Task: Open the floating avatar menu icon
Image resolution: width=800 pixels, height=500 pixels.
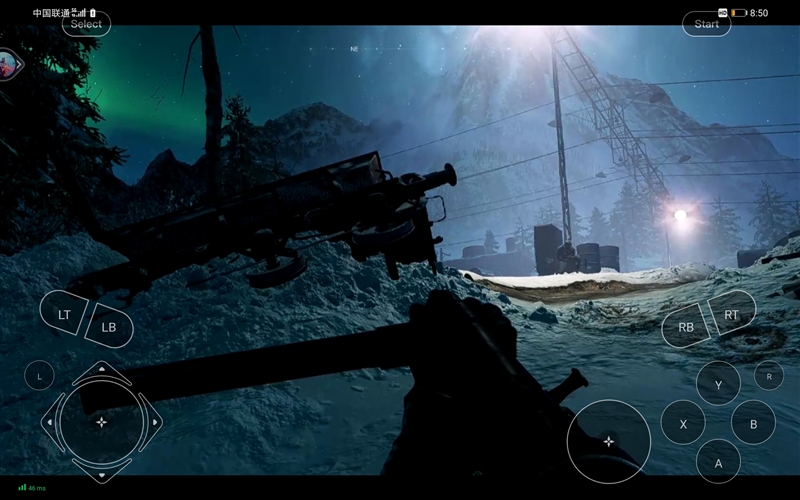Action: click(11, 64)
